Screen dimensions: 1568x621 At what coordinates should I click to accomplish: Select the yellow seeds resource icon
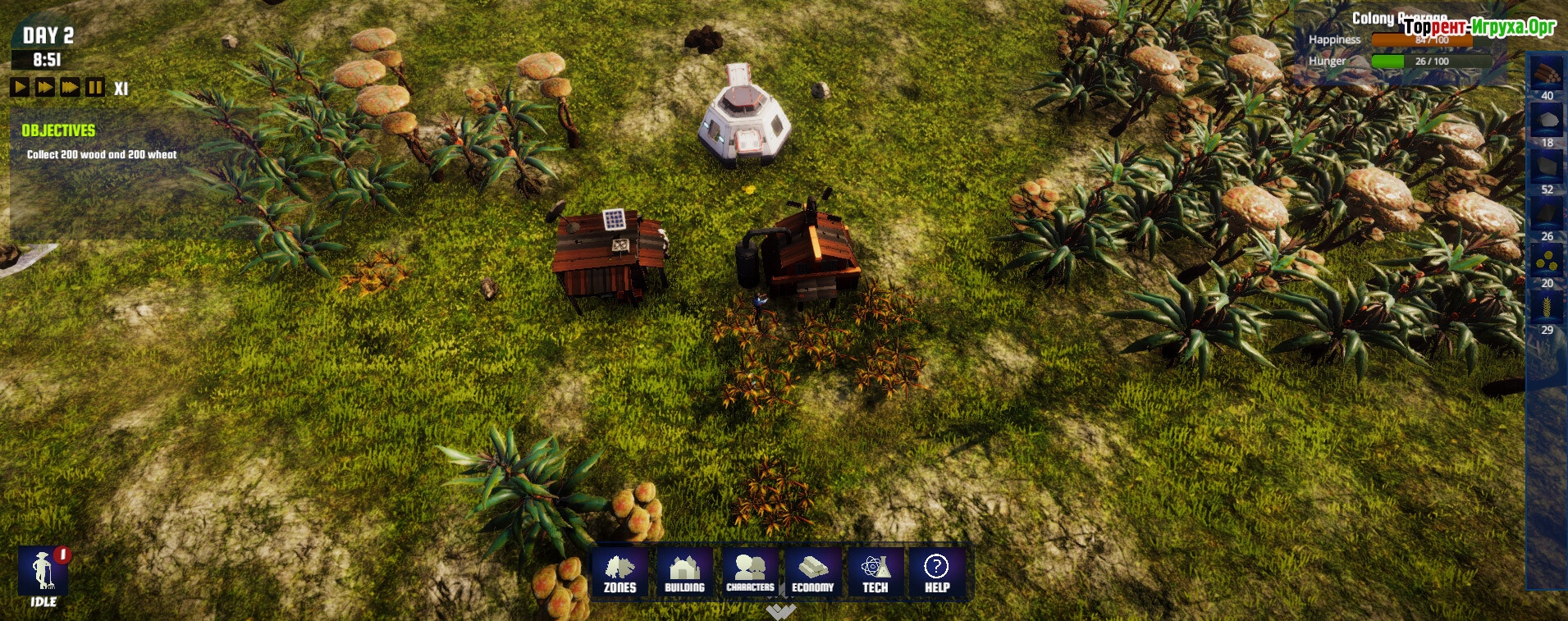pyautogui.click(x=1547, y=261)
